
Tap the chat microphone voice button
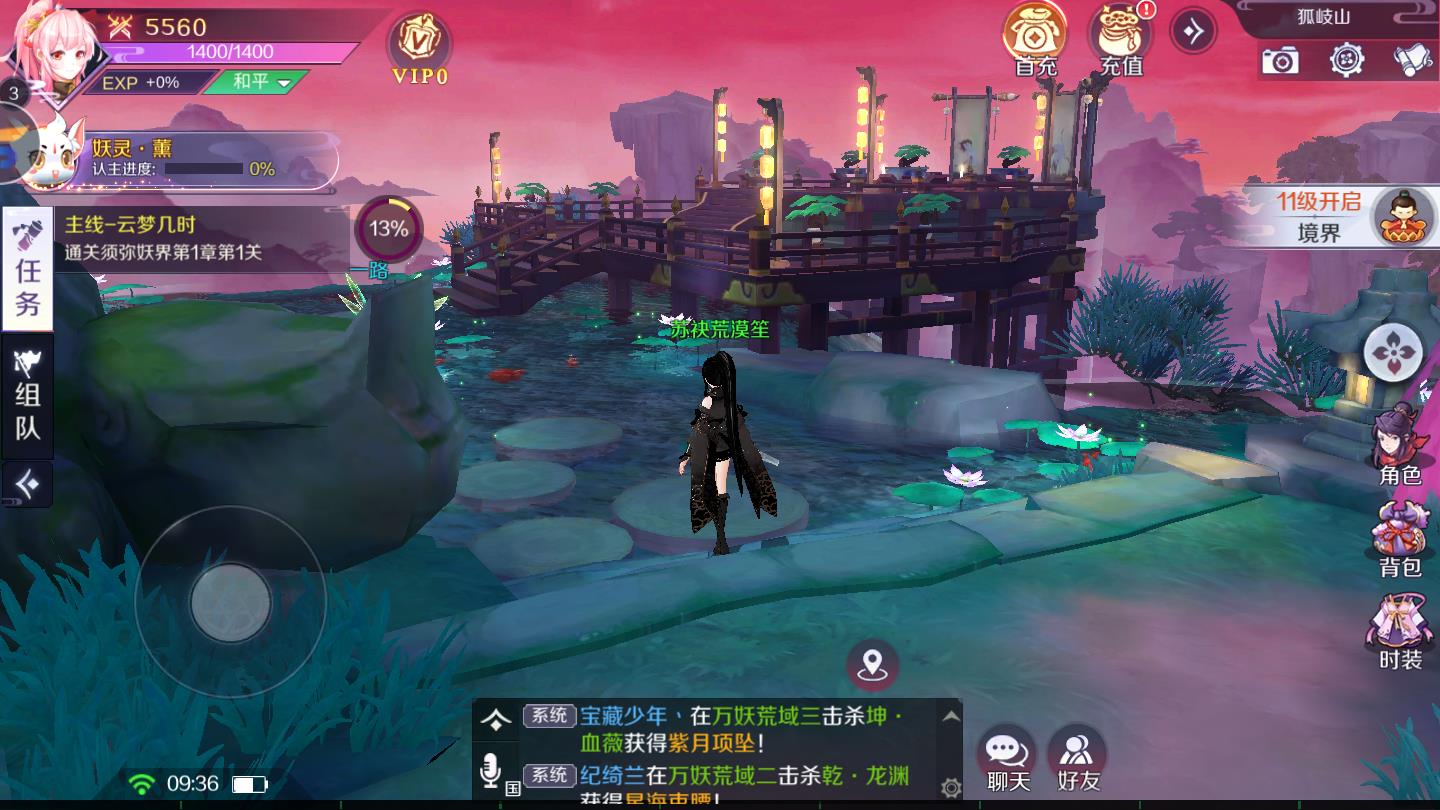[x=490, y=770]
